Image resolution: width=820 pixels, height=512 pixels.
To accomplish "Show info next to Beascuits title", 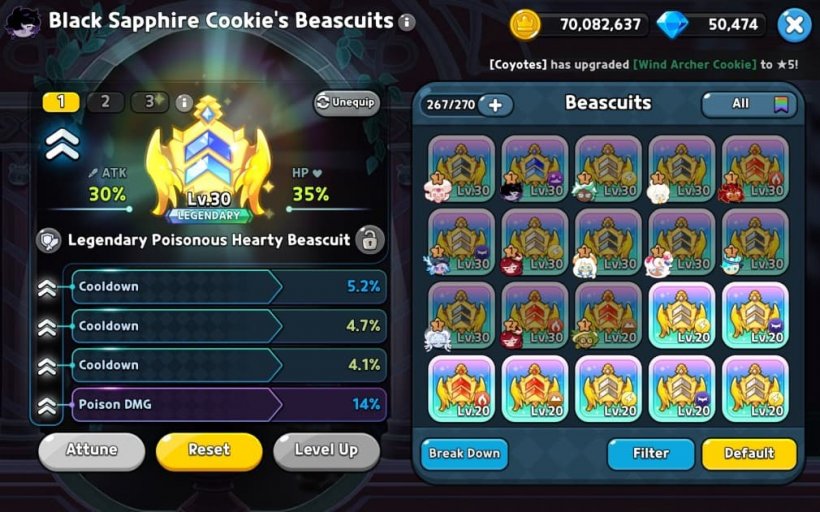I will coord(406,22).
